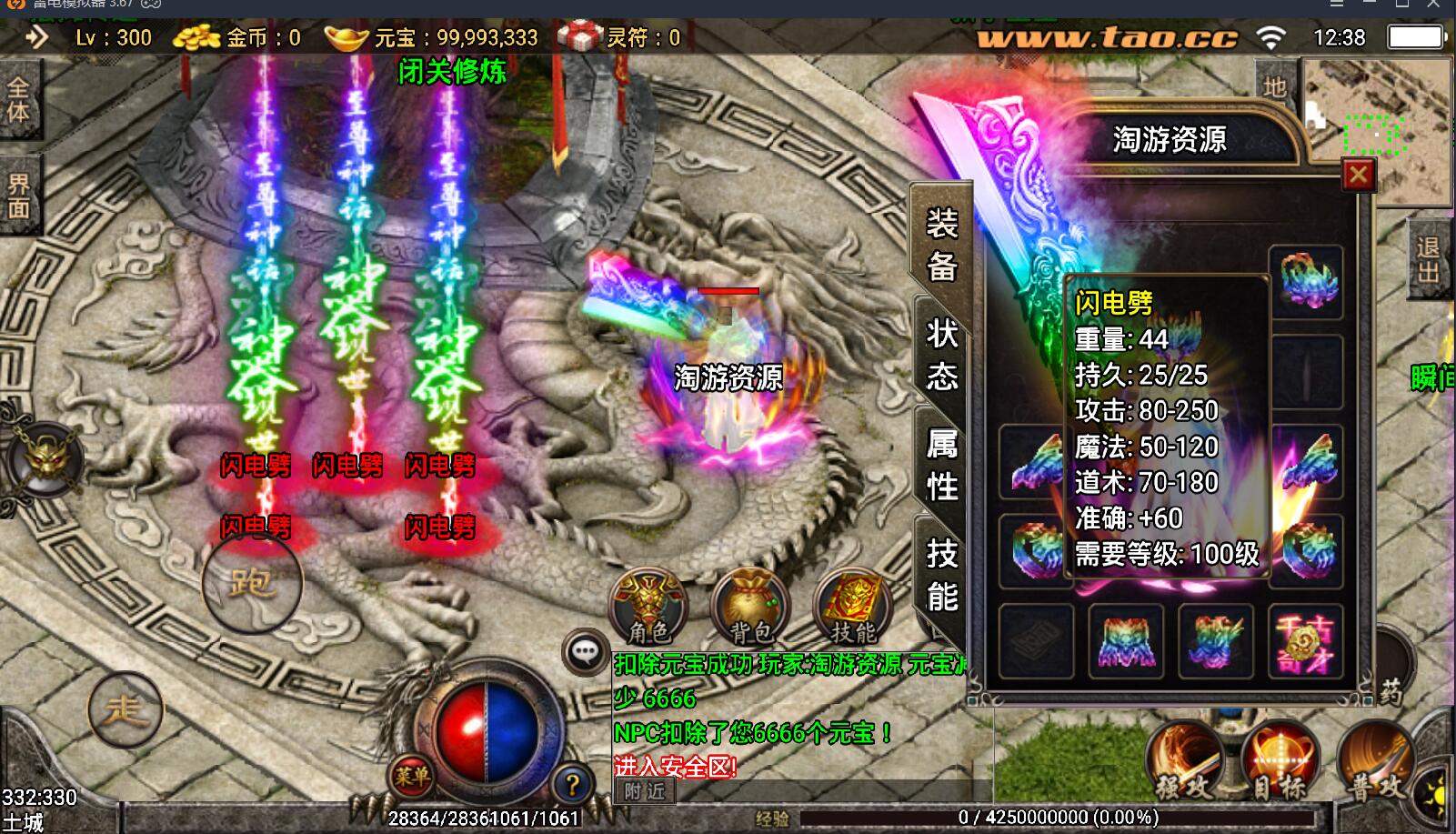Switch to the 状态 status tab
Screen dimensions: 1456x834
click(x=942, y=354)
